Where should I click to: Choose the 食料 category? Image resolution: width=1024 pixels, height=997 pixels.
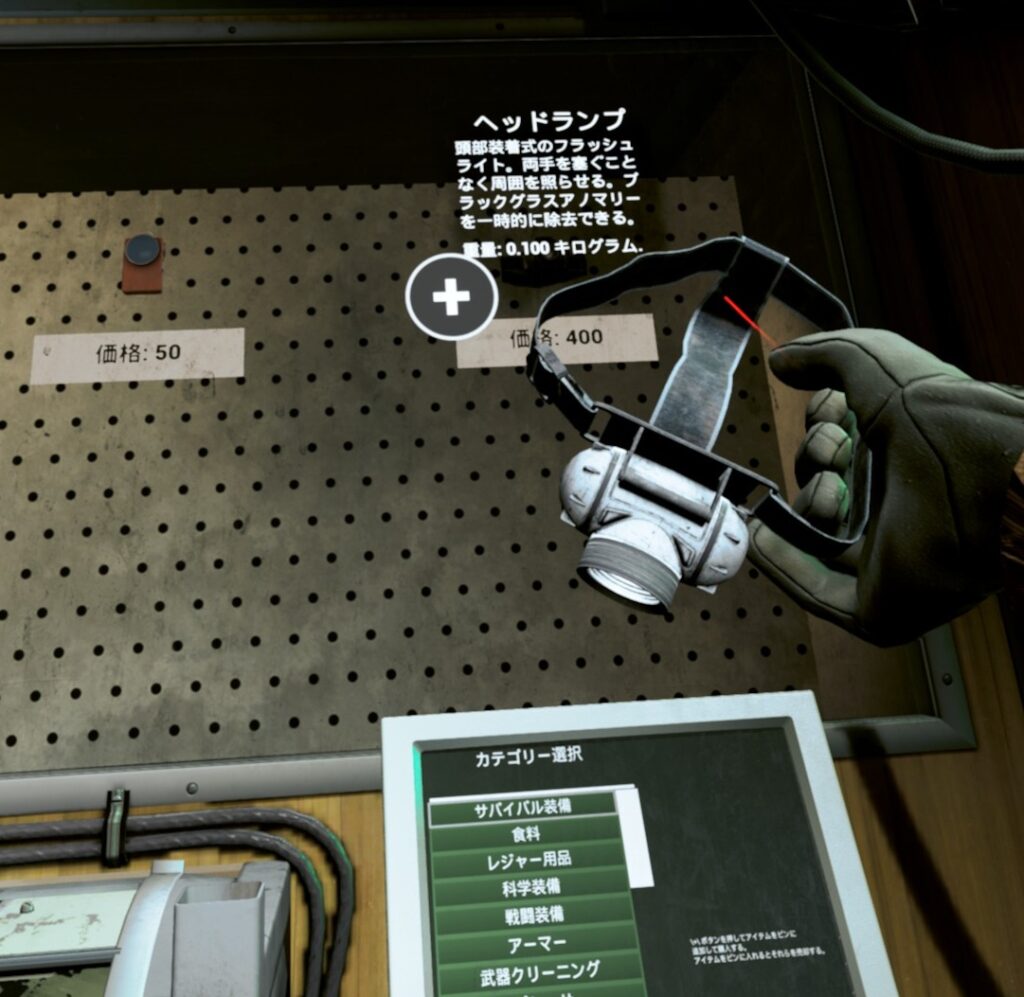click(528, 834)
